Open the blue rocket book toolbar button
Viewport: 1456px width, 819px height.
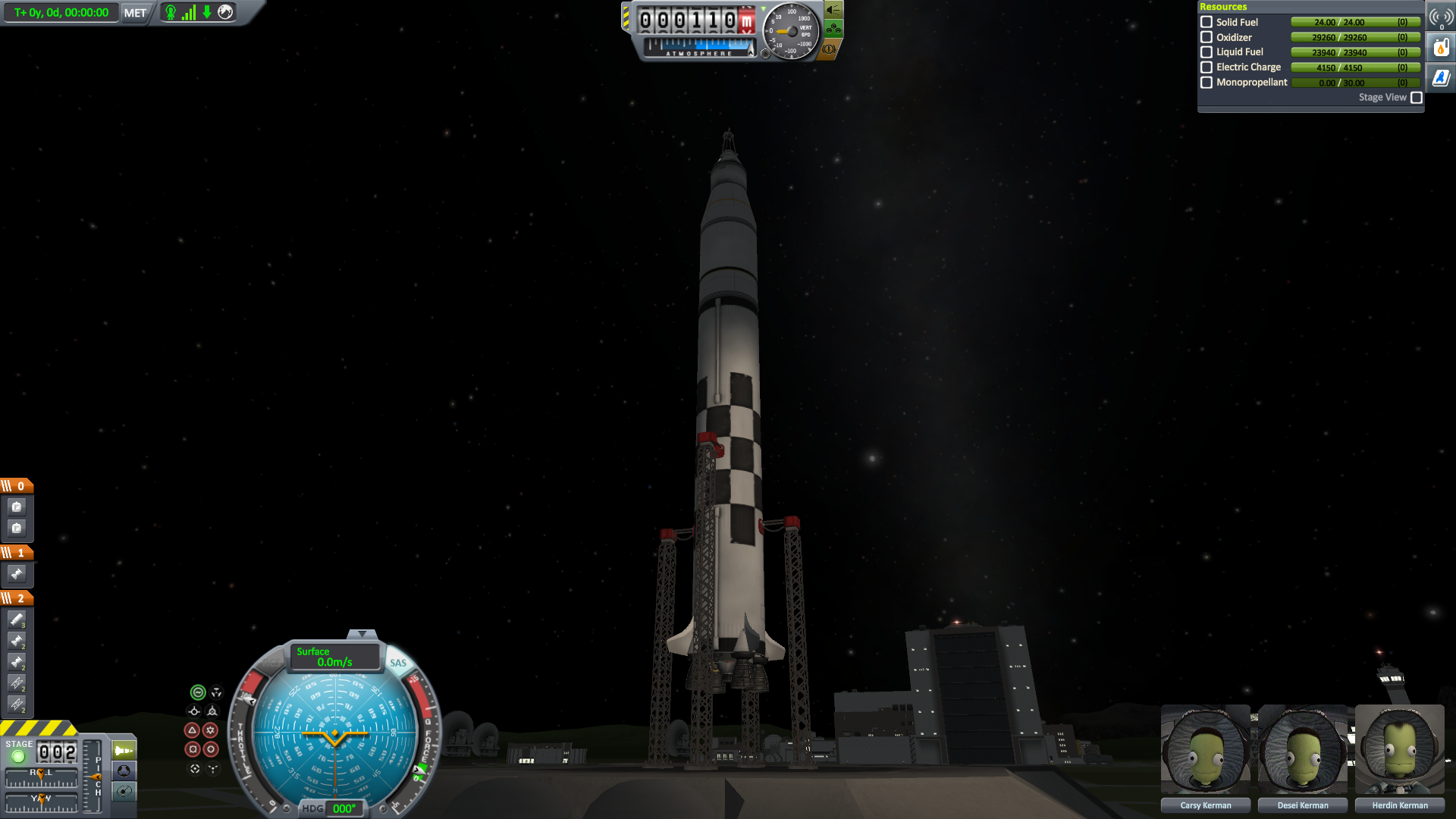point(1441,78)
